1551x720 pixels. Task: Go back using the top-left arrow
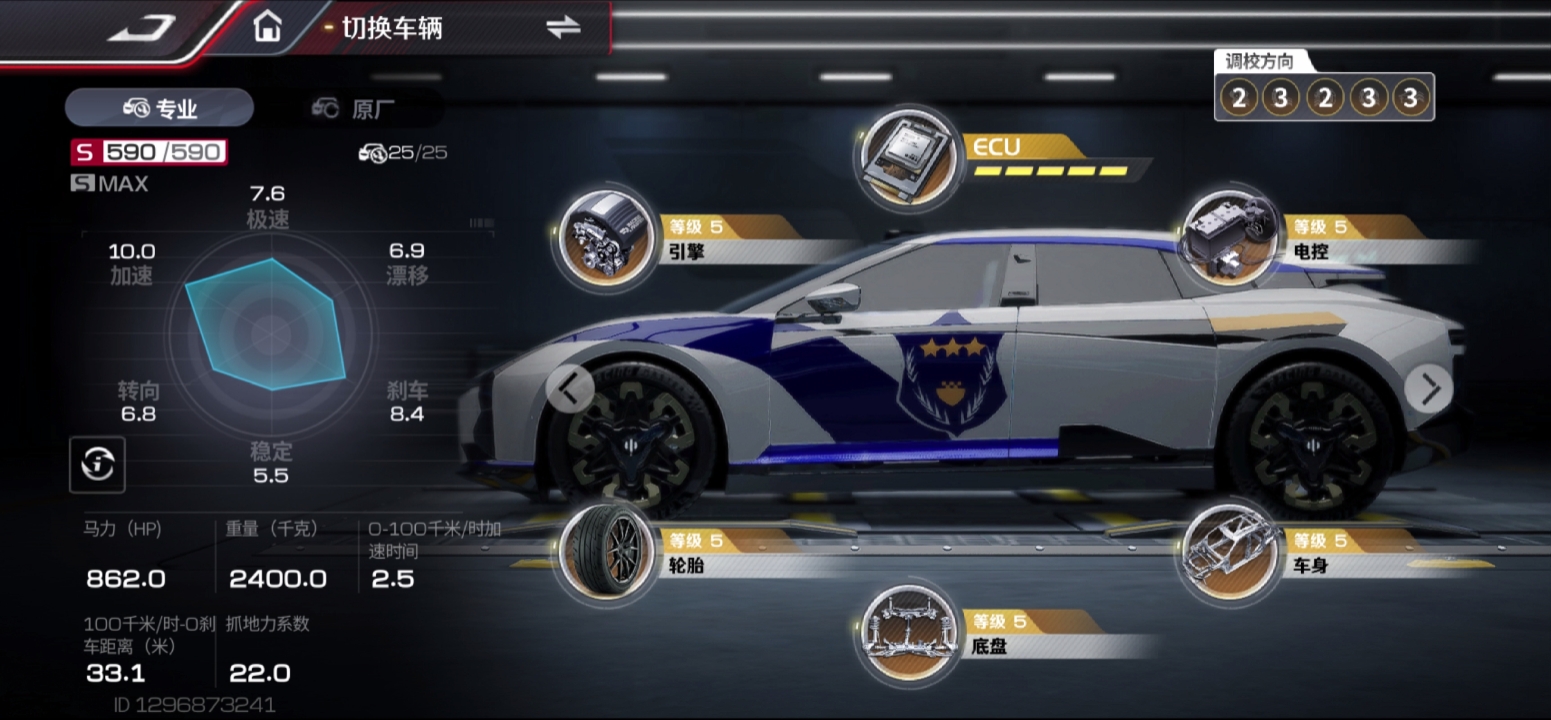click(142, 27)
